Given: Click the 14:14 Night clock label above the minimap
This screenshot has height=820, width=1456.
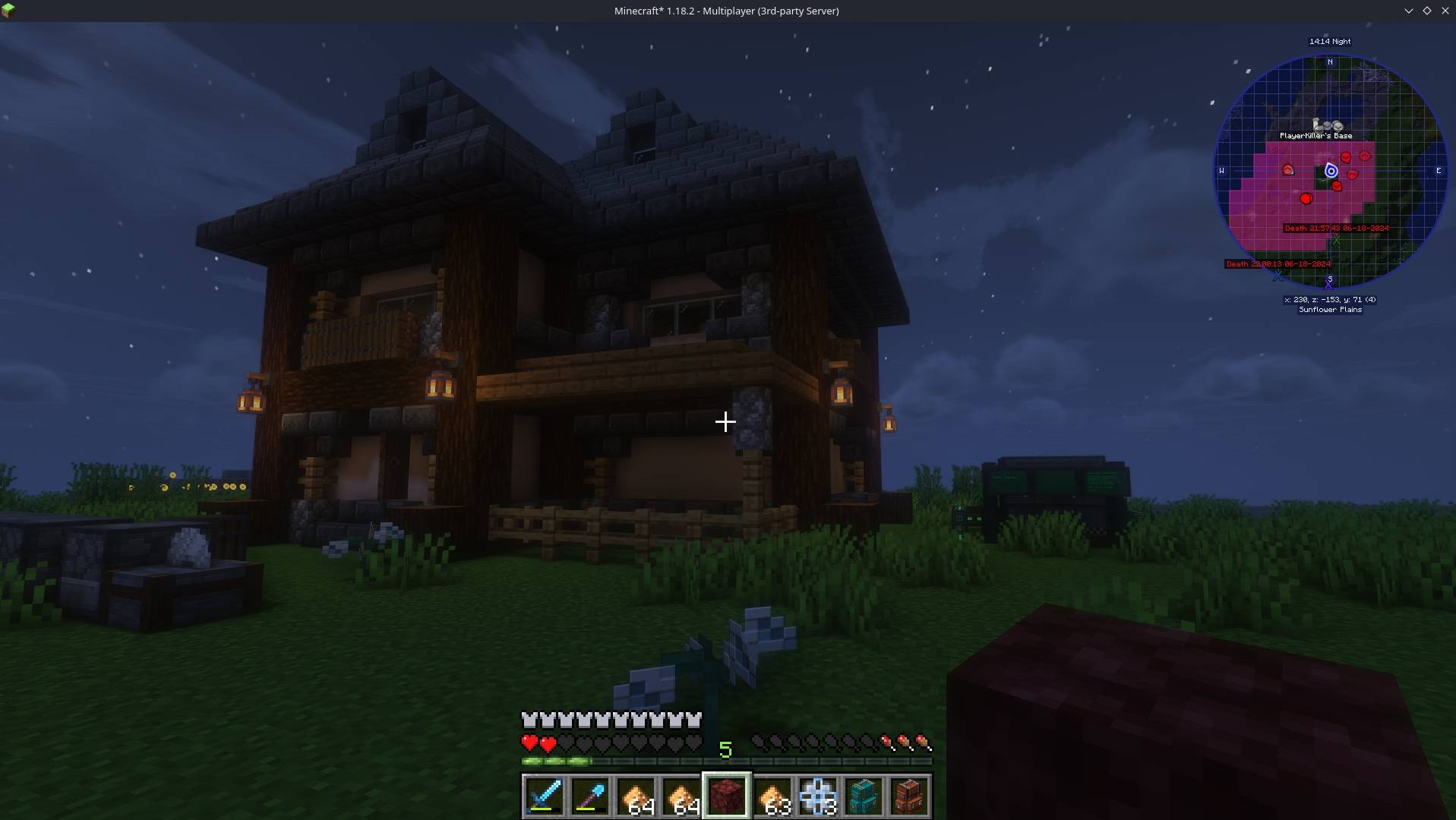Looking at the screenshot, I should click(1330, 42).
